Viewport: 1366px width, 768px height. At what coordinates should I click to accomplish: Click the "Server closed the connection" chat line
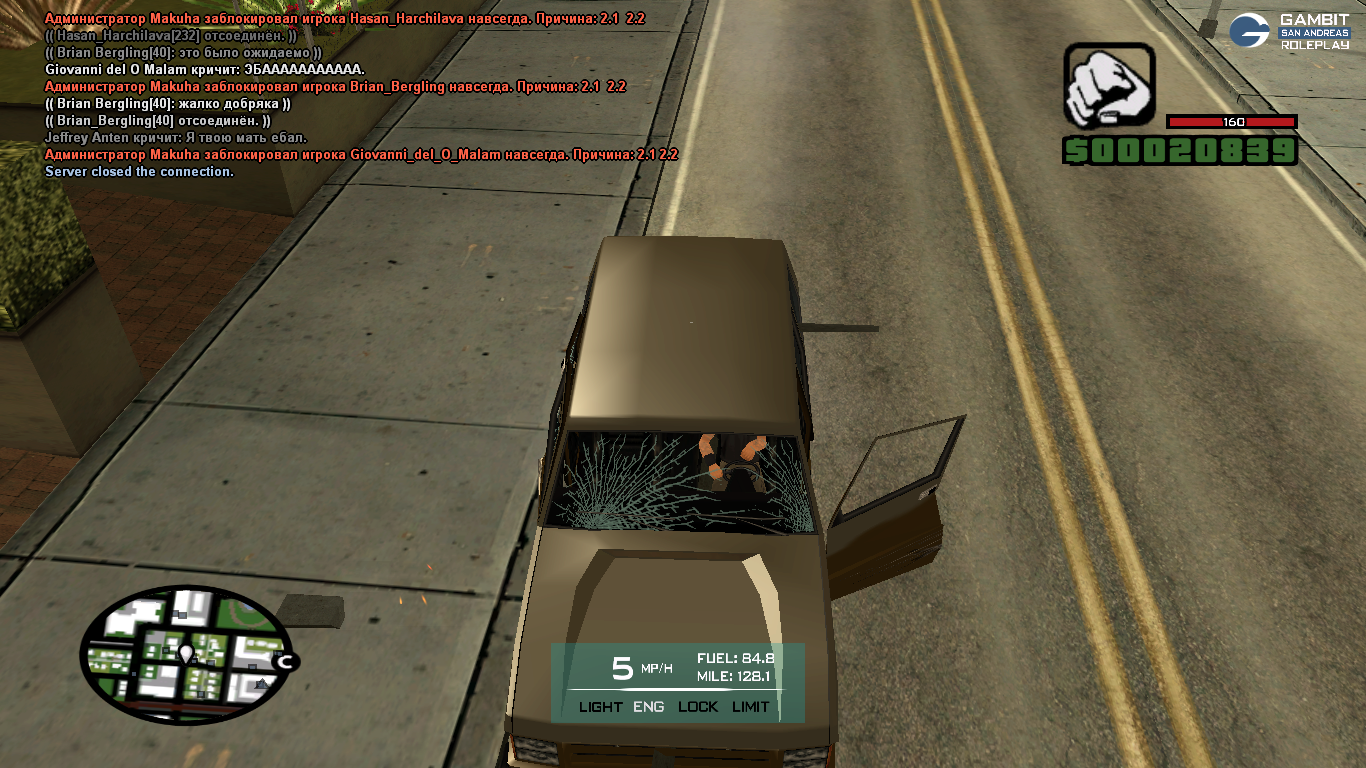139,172
